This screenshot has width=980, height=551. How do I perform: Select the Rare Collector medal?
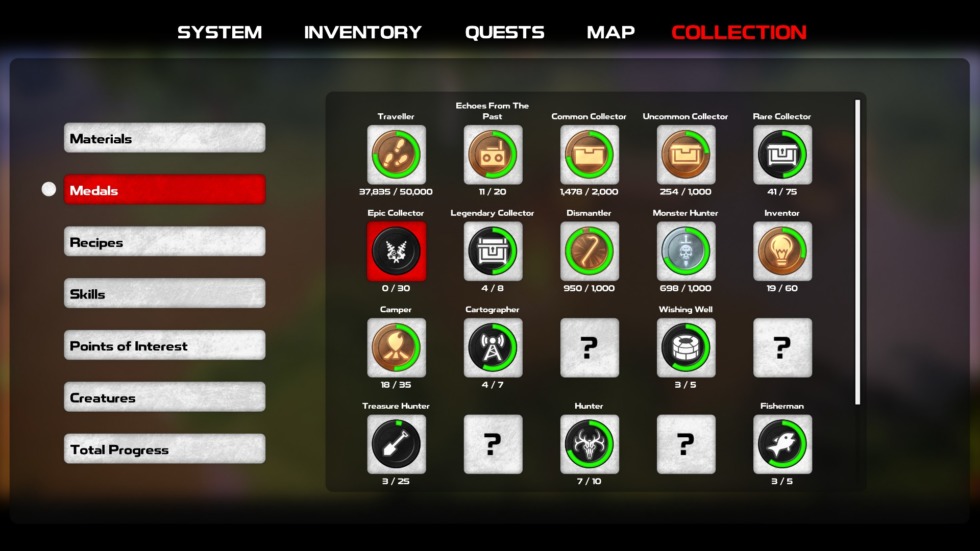(782, 155)
